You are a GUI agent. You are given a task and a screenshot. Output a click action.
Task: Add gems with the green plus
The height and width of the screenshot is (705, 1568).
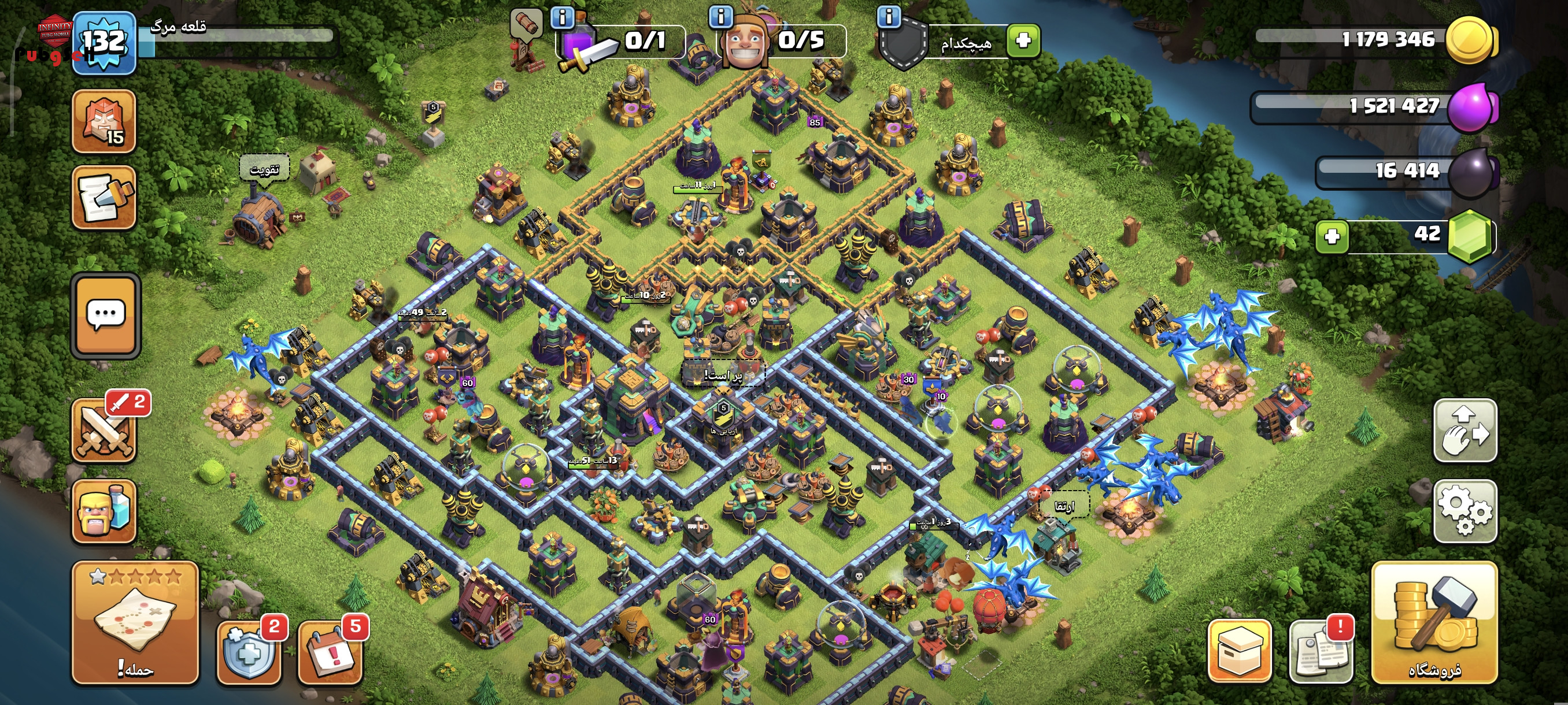coord(1332,236)
